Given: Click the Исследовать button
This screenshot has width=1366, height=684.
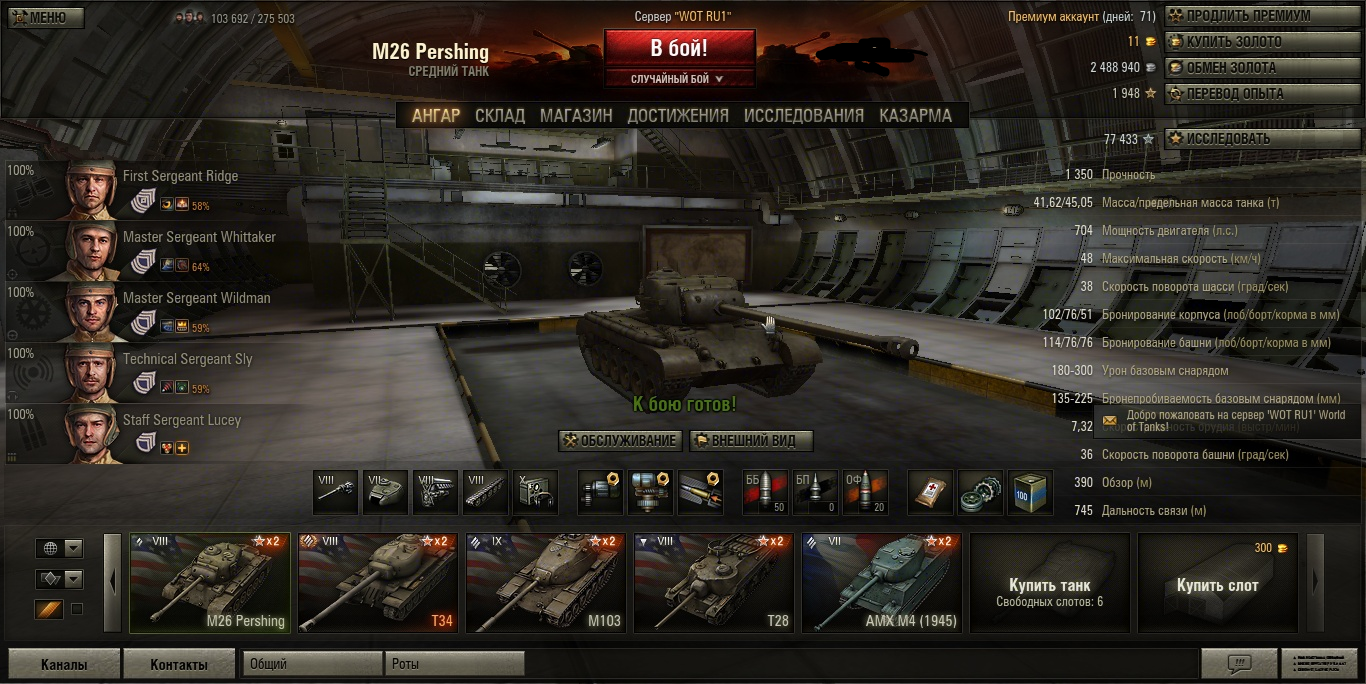Looking at the screenshot, I should 1250,139.
